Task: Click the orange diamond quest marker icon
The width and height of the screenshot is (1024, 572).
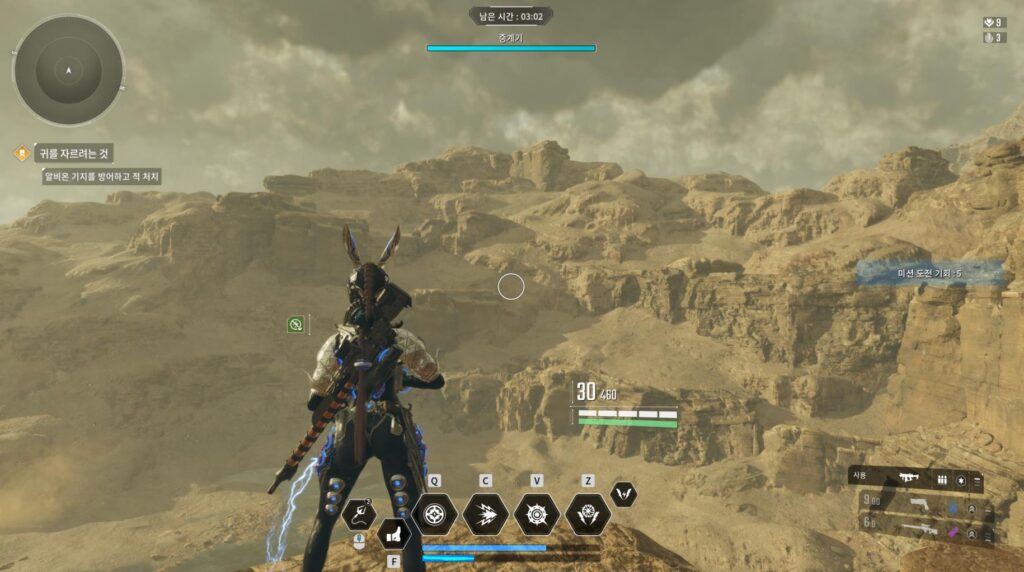Action: (x=20, y=153)
